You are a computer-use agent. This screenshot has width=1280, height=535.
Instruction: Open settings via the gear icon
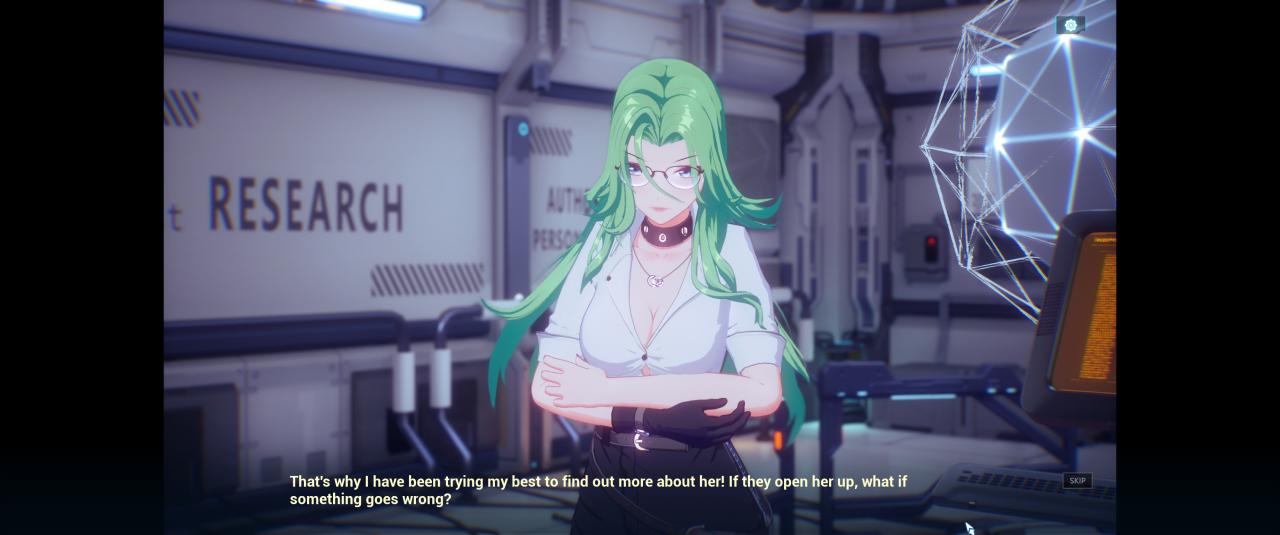1070,25
